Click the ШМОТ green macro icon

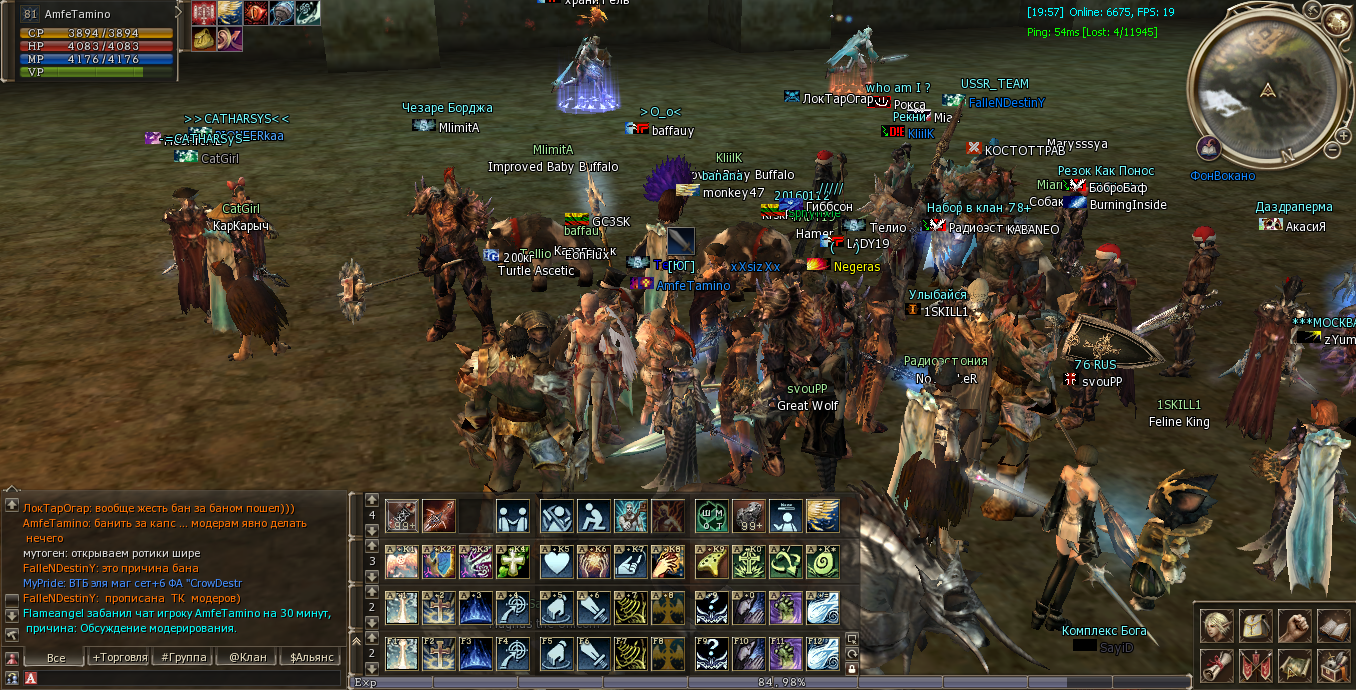pos(712,516)
